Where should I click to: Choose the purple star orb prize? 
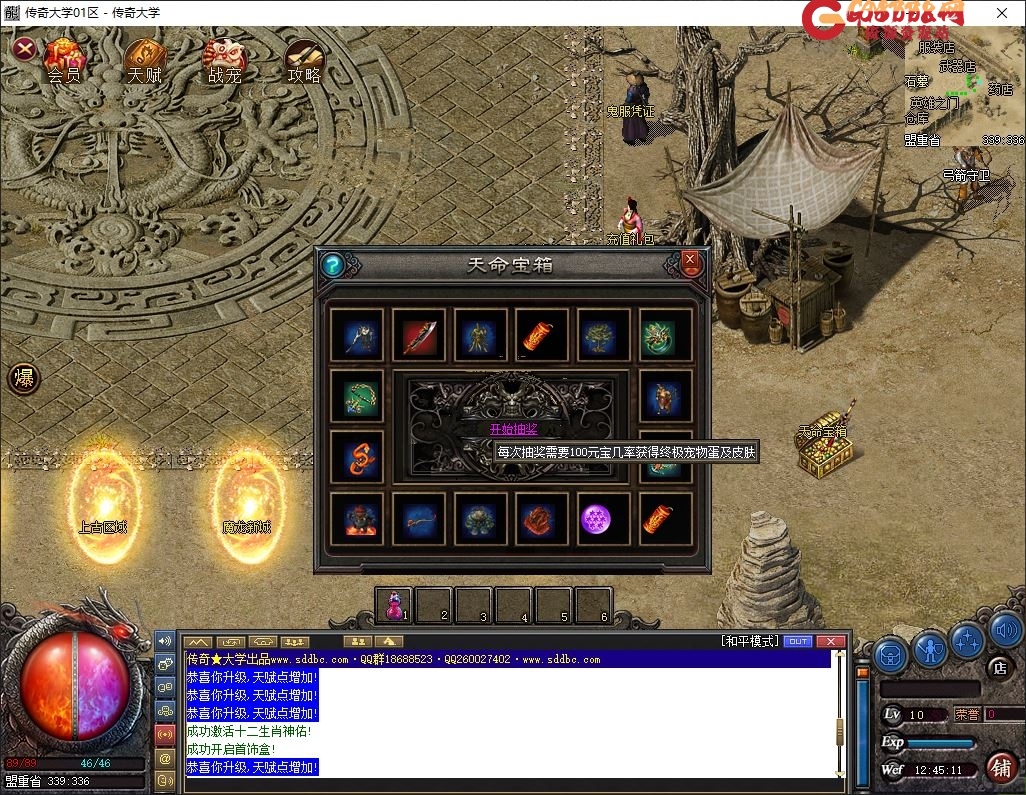(x=604, y=519)
